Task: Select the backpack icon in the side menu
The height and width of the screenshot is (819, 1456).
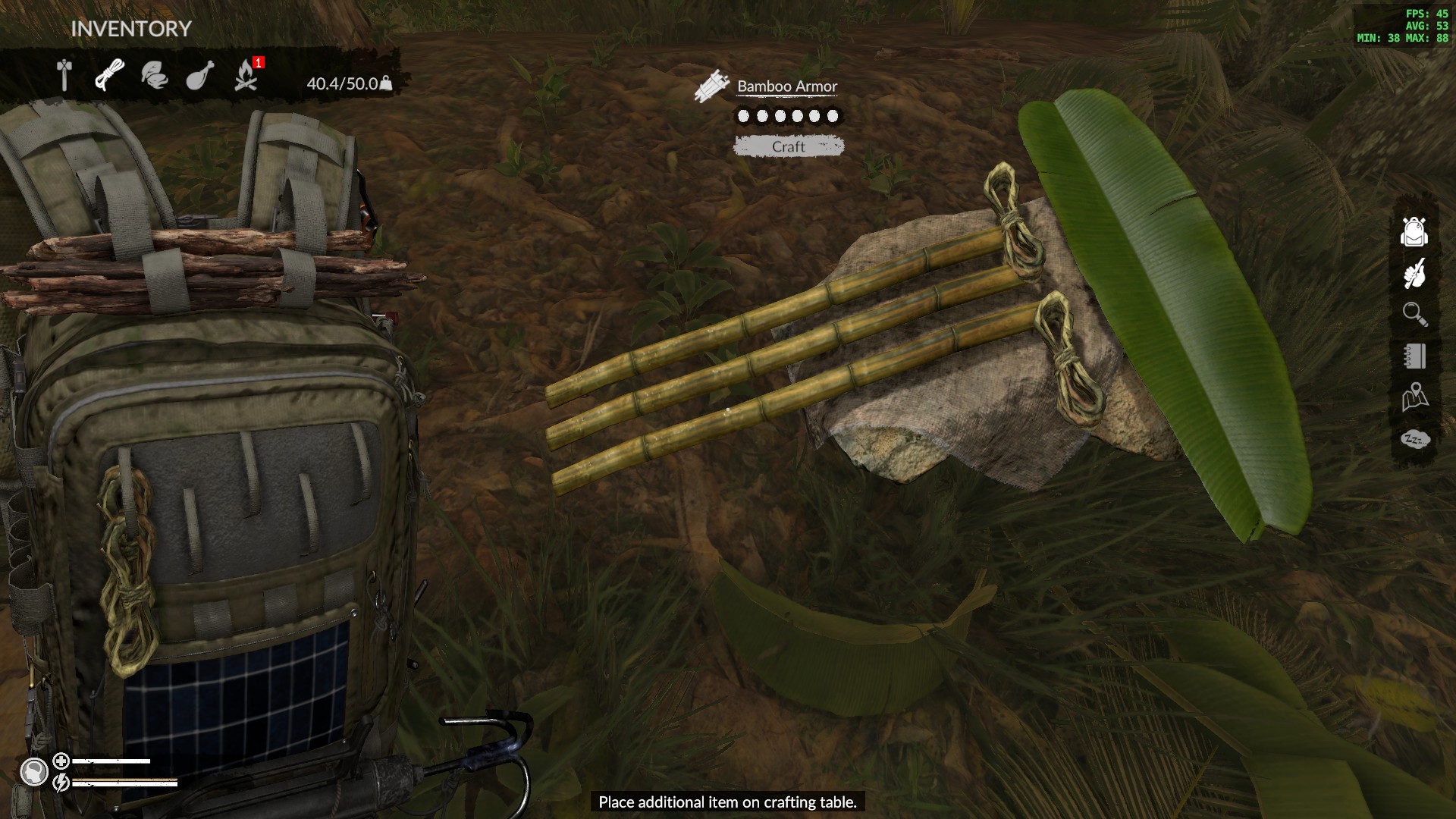Action: (x=1414, y=231)
